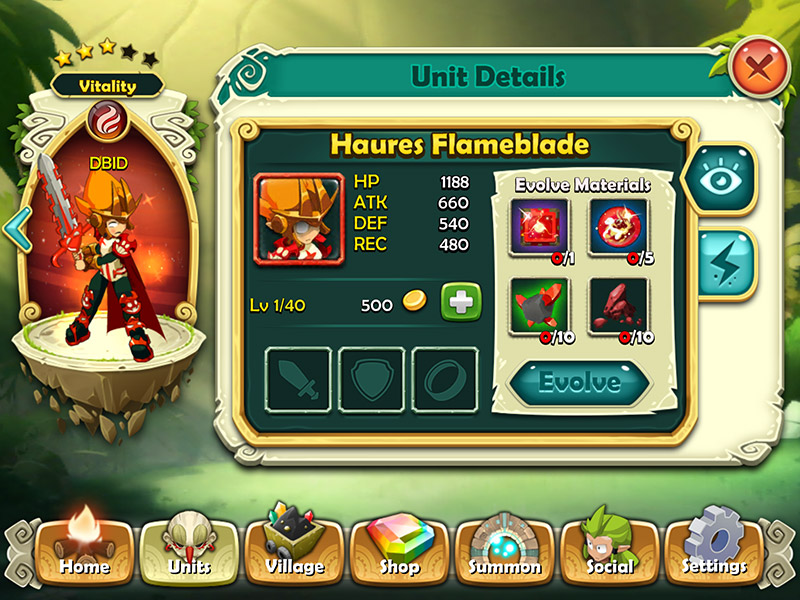Image resolution: width=800 pixels, height=600 pixels.
Task: Select the red orb evolve material
Action: tap(619, 225)
